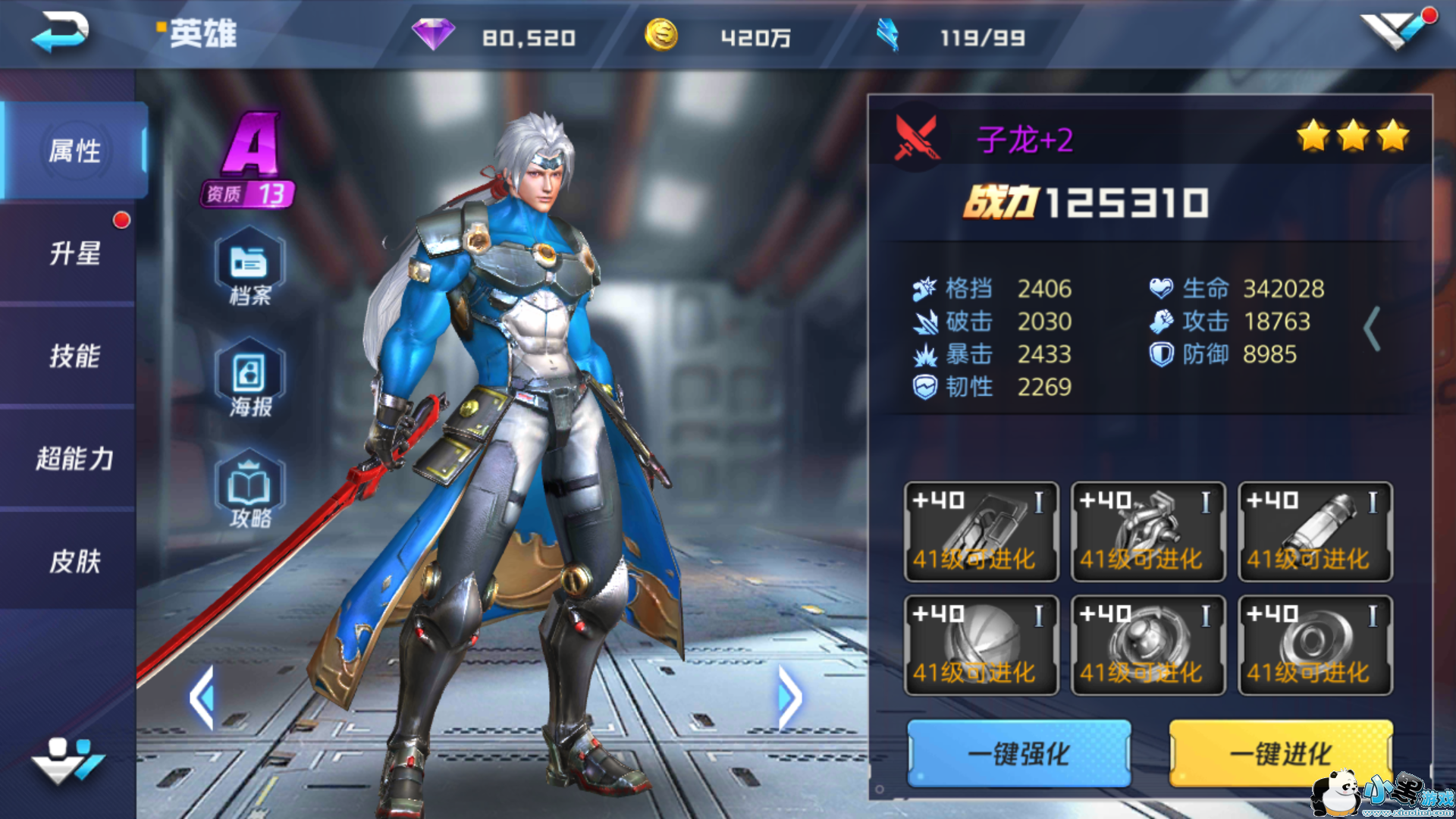Click the purple diamond currency icon
The image size is (1456, 819).
[x=433, y=35]
